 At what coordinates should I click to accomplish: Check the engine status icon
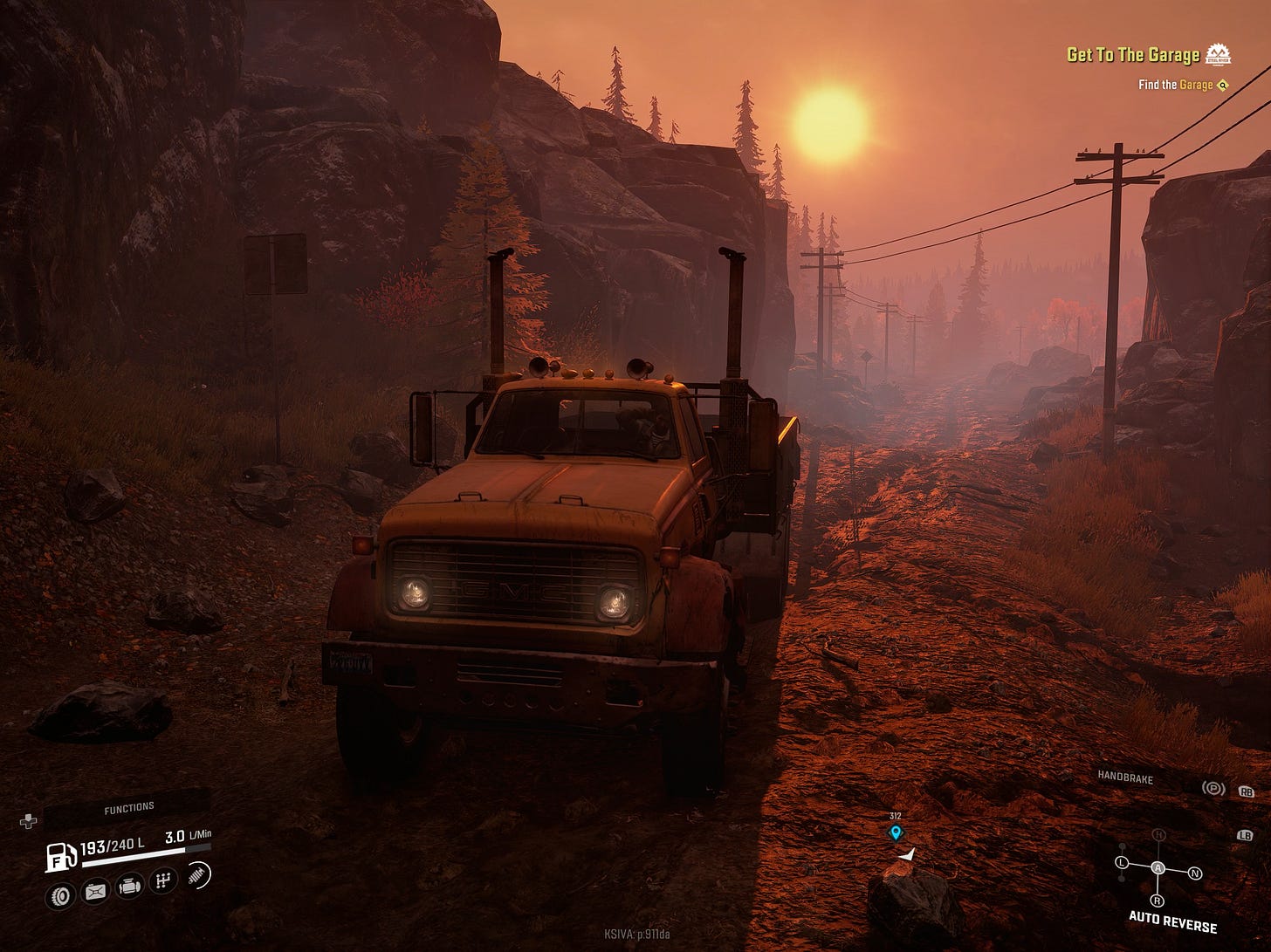(x=129, y=887)
